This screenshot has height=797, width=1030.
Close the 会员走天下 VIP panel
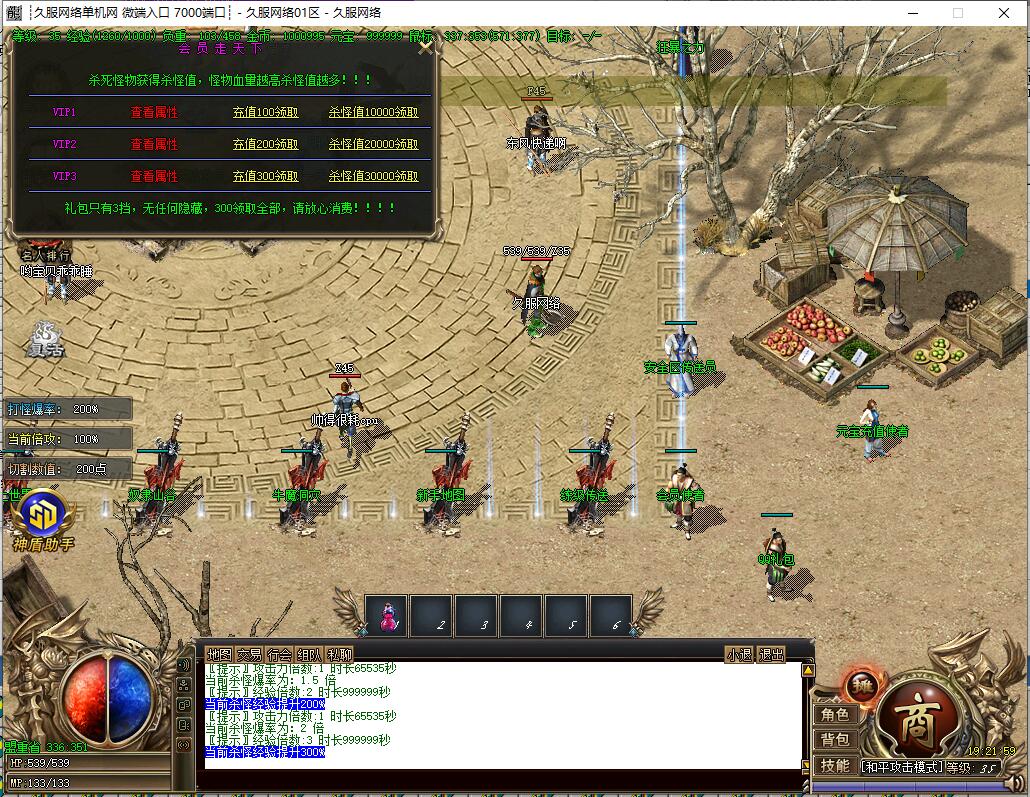[x=426, y=47]
